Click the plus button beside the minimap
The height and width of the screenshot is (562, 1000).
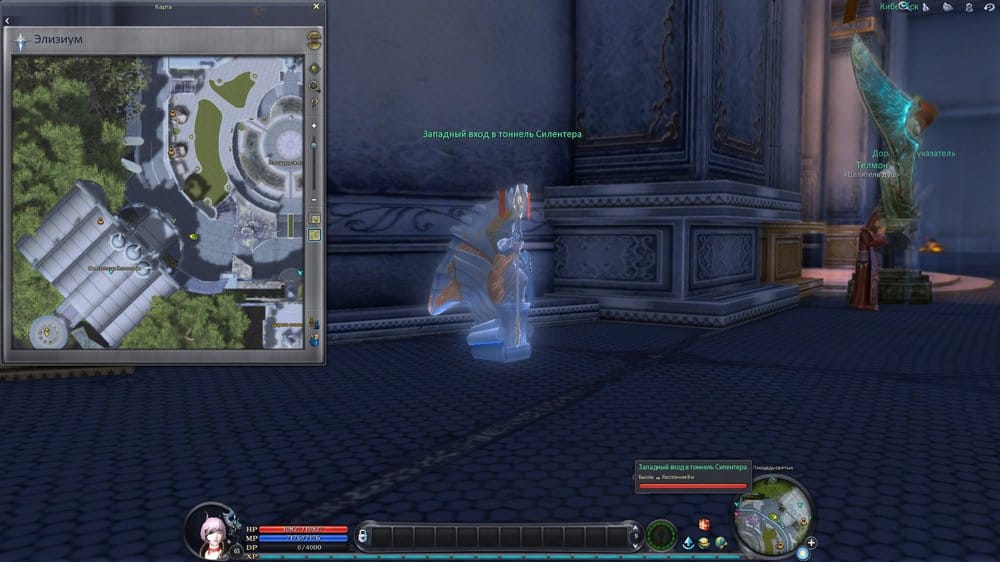(x=811, y=543)
